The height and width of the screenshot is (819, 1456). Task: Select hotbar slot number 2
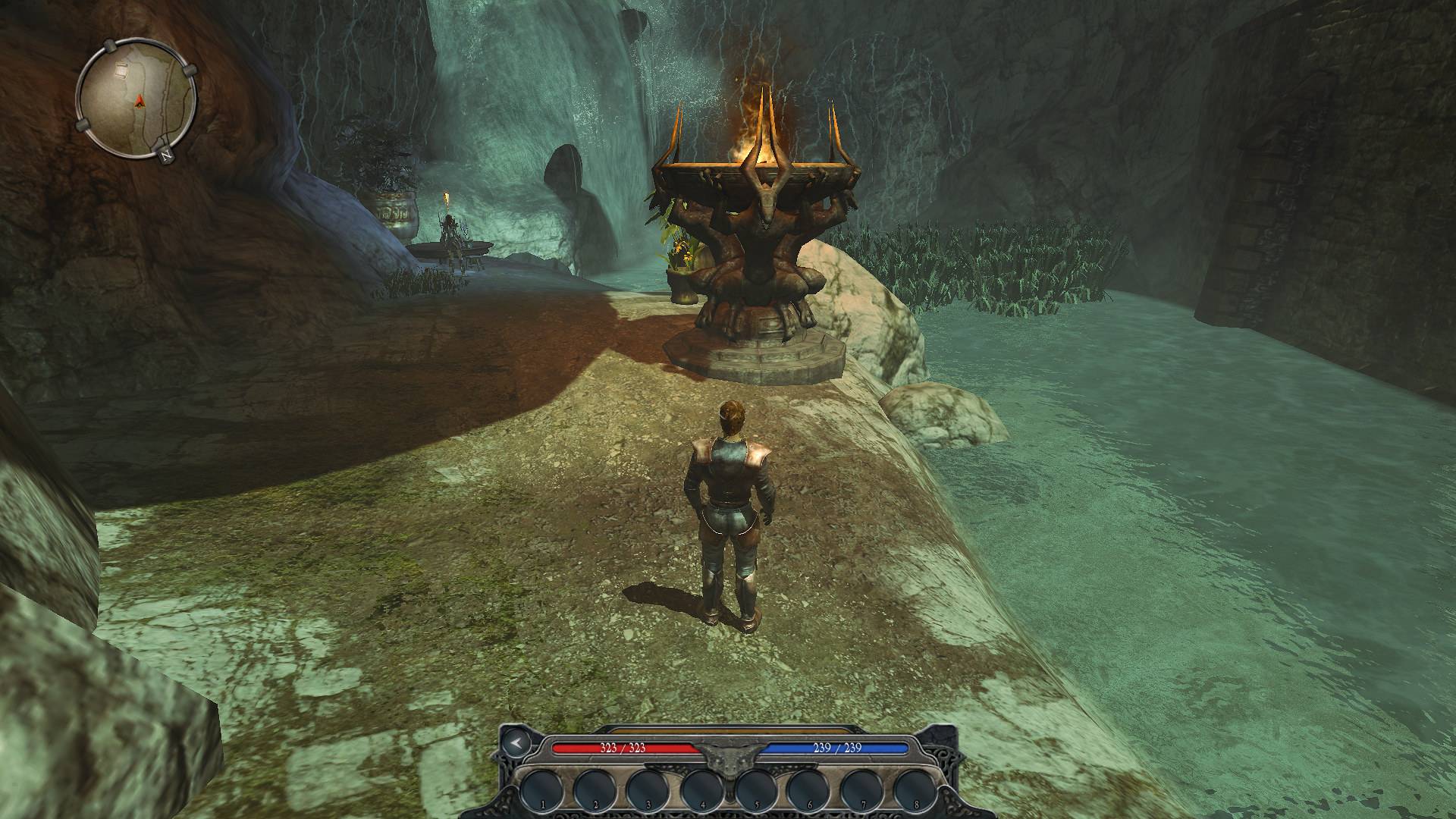(596, 790)
